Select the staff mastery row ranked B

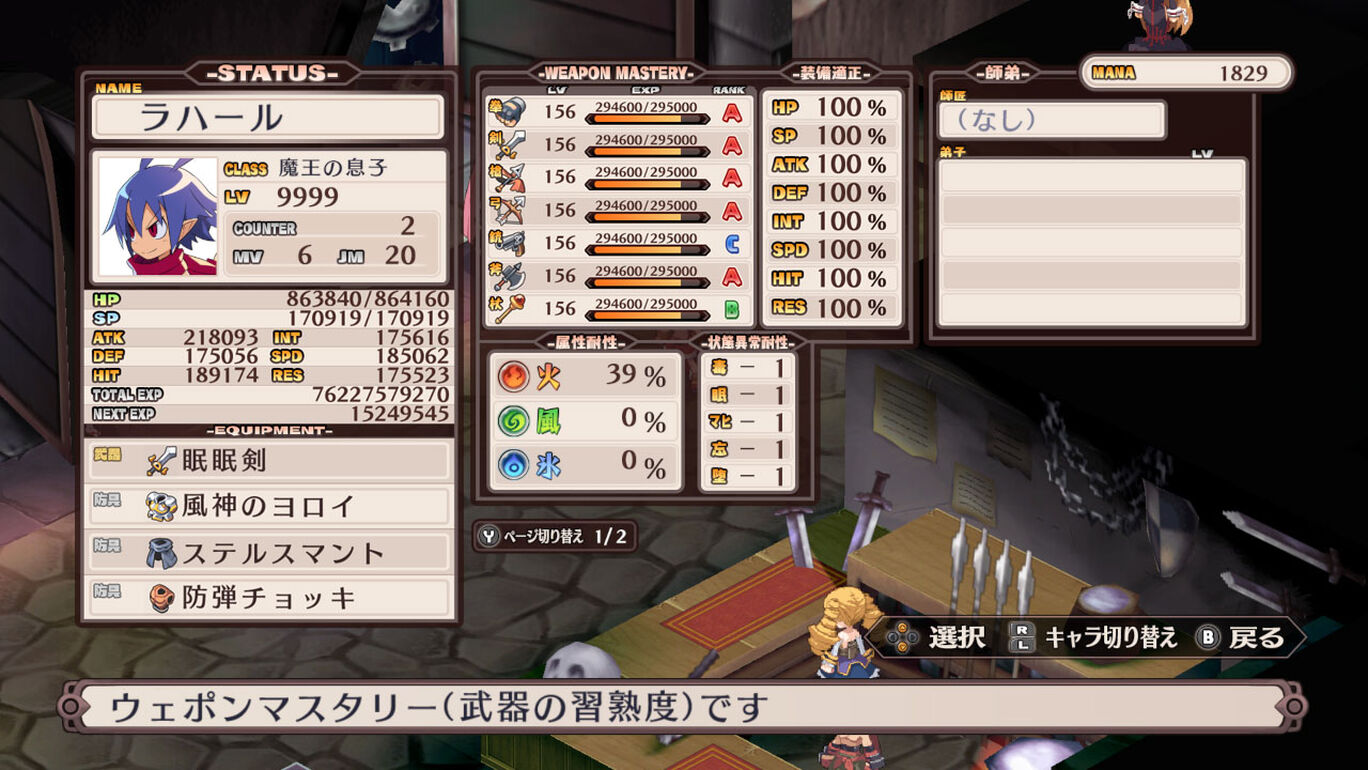click(x=617, y=308)
